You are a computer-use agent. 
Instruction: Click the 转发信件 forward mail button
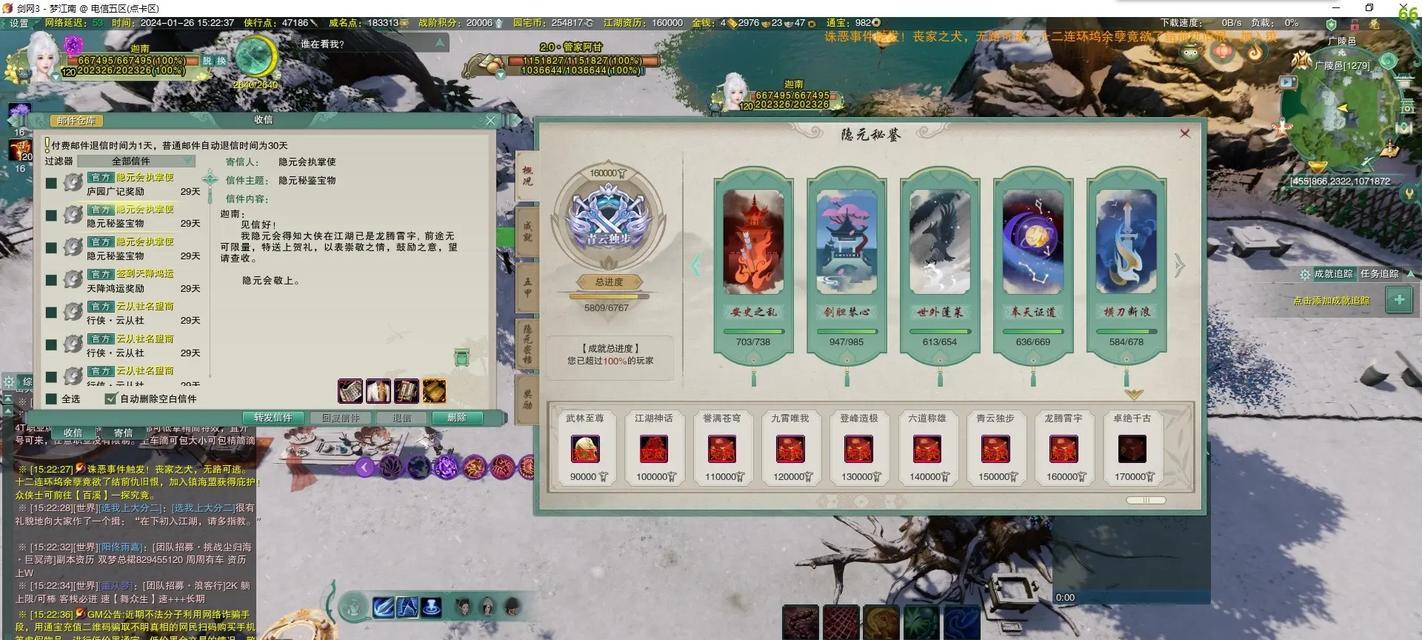tap(273, 418)
